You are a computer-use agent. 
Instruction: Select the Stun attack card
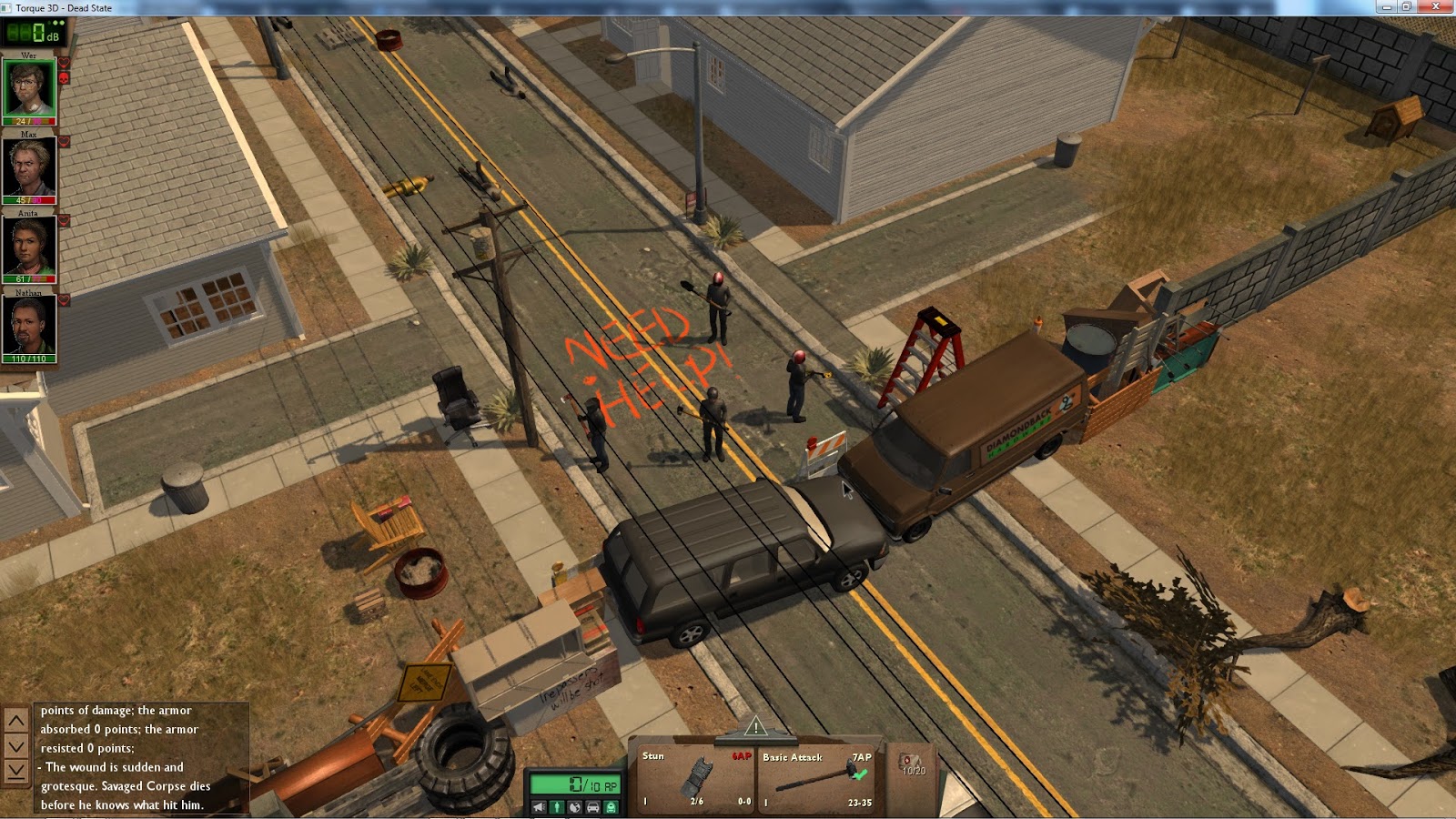pos(695,777)
